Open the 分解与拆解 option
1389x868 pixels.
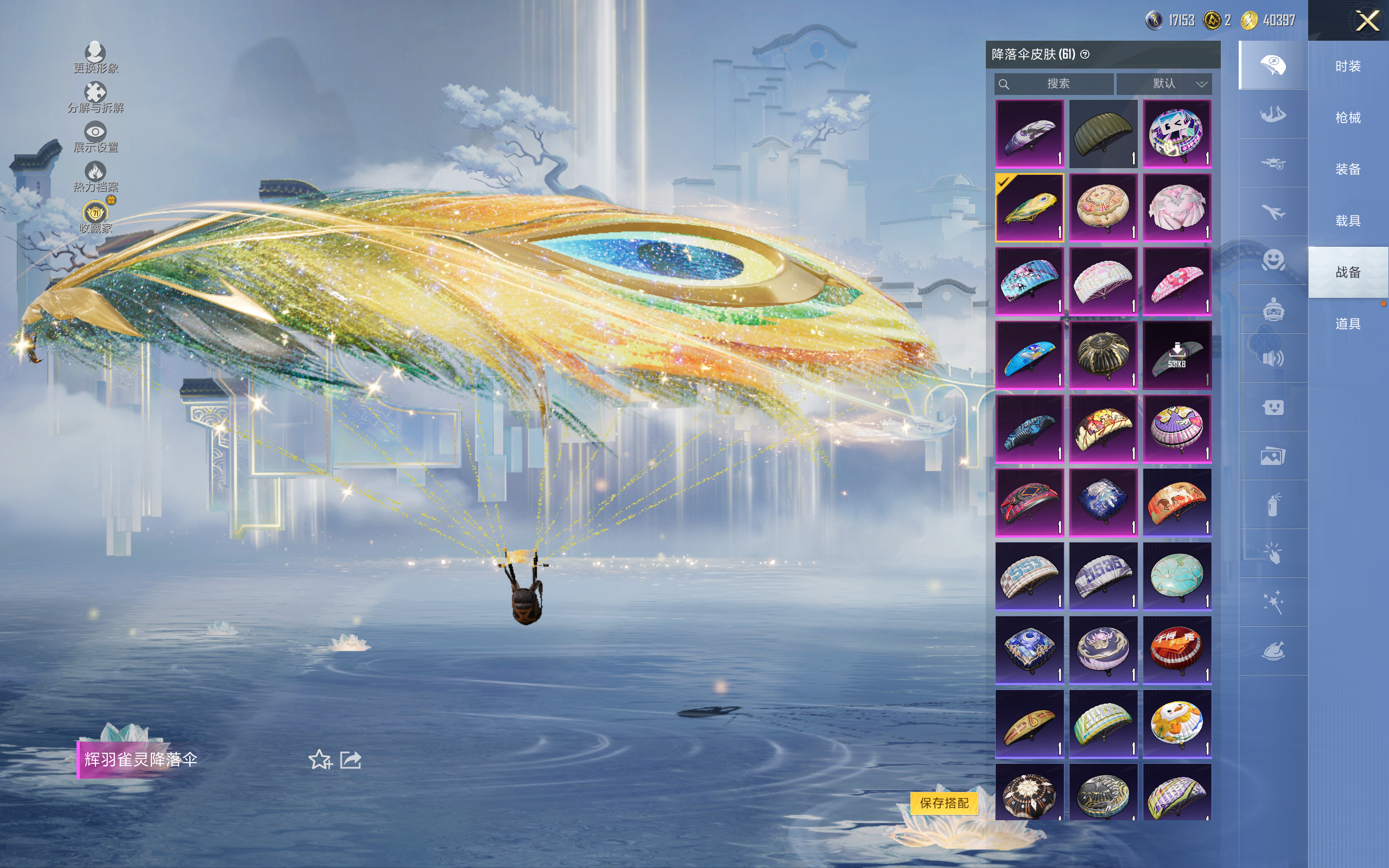95,98
